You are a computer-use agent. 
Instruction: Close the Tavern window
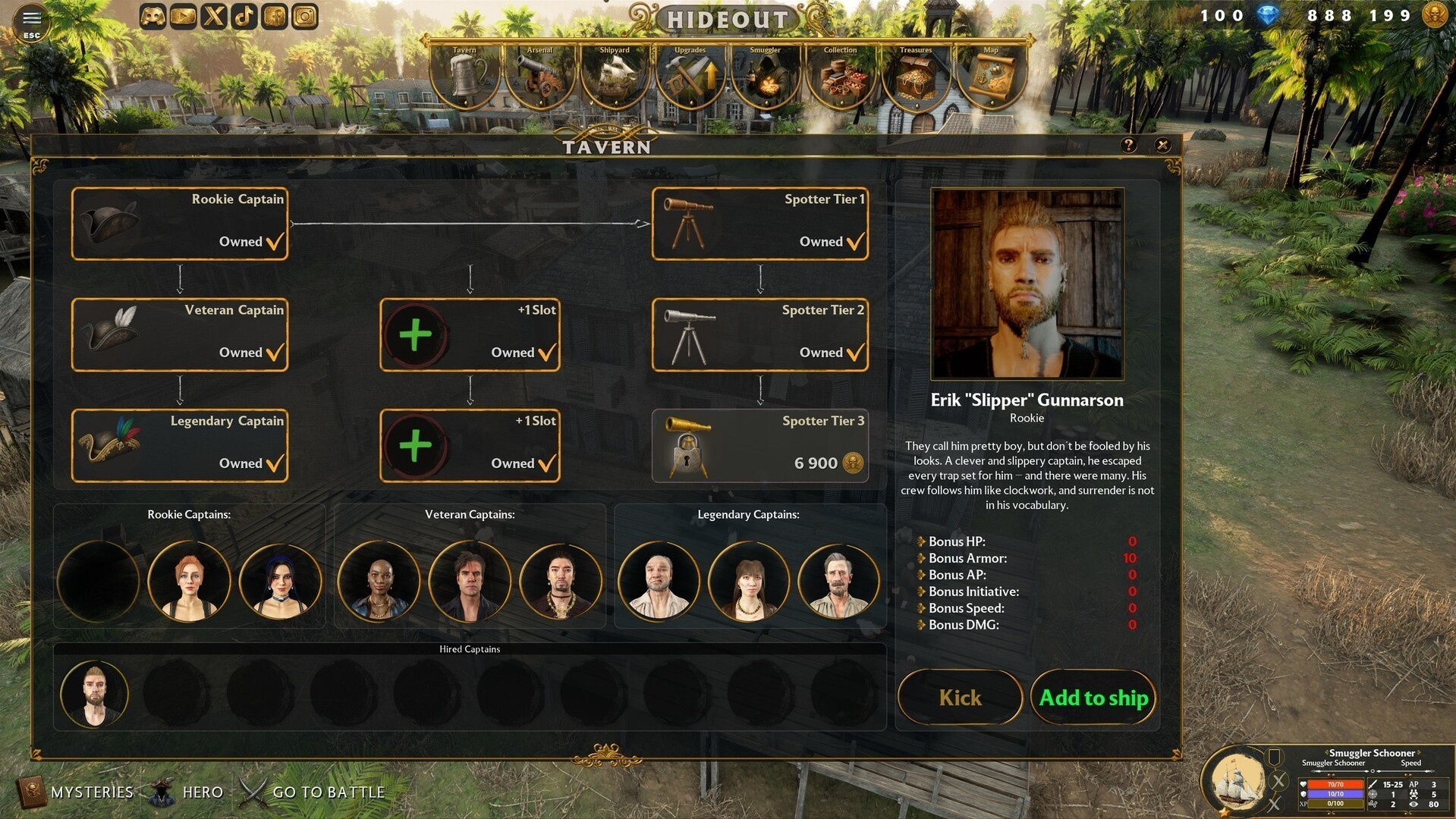pos(1162,145)
